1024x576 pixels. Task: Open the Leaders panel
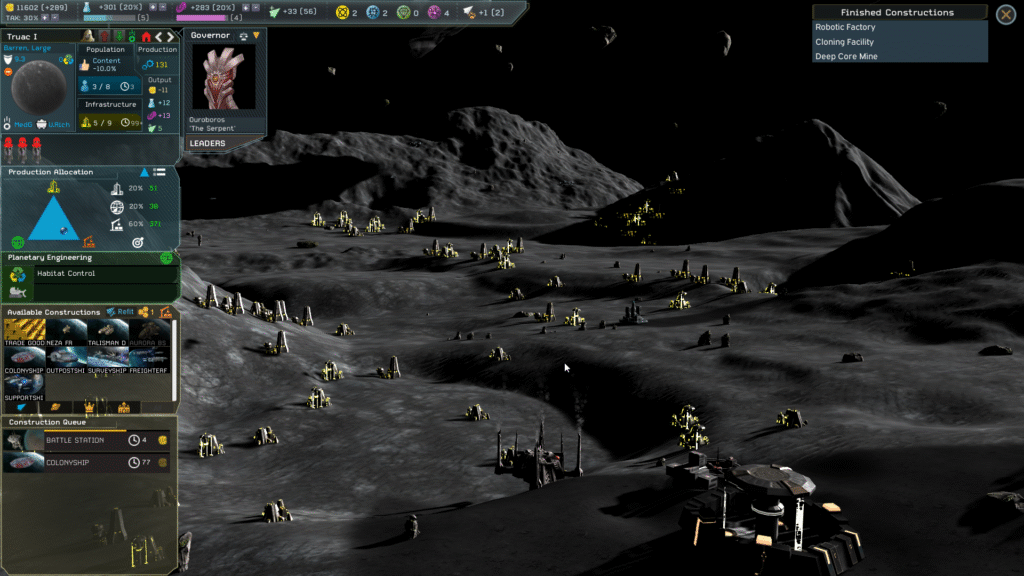coord(208,143)
